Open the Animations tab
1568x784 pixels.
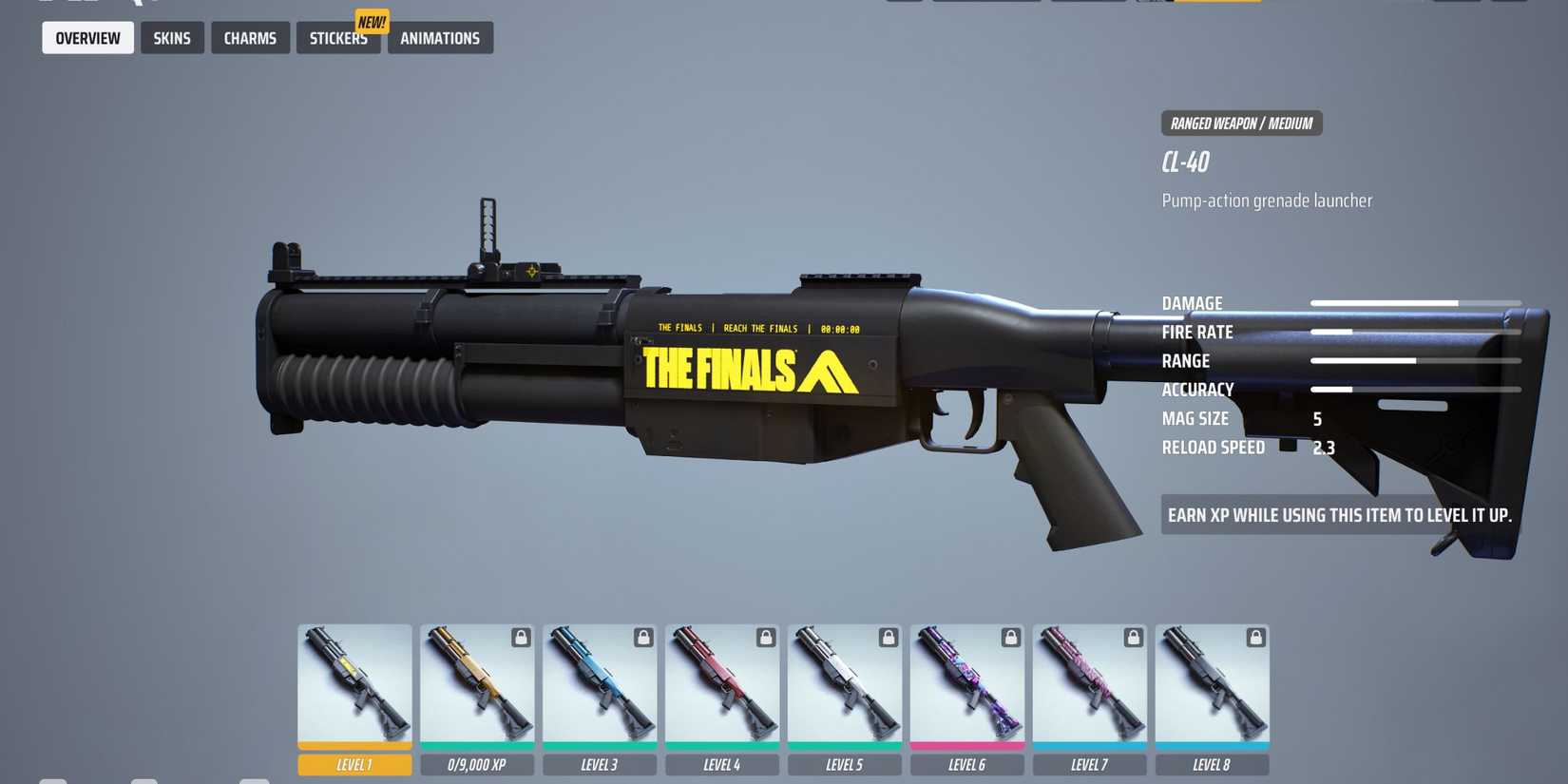click(440, 38)
